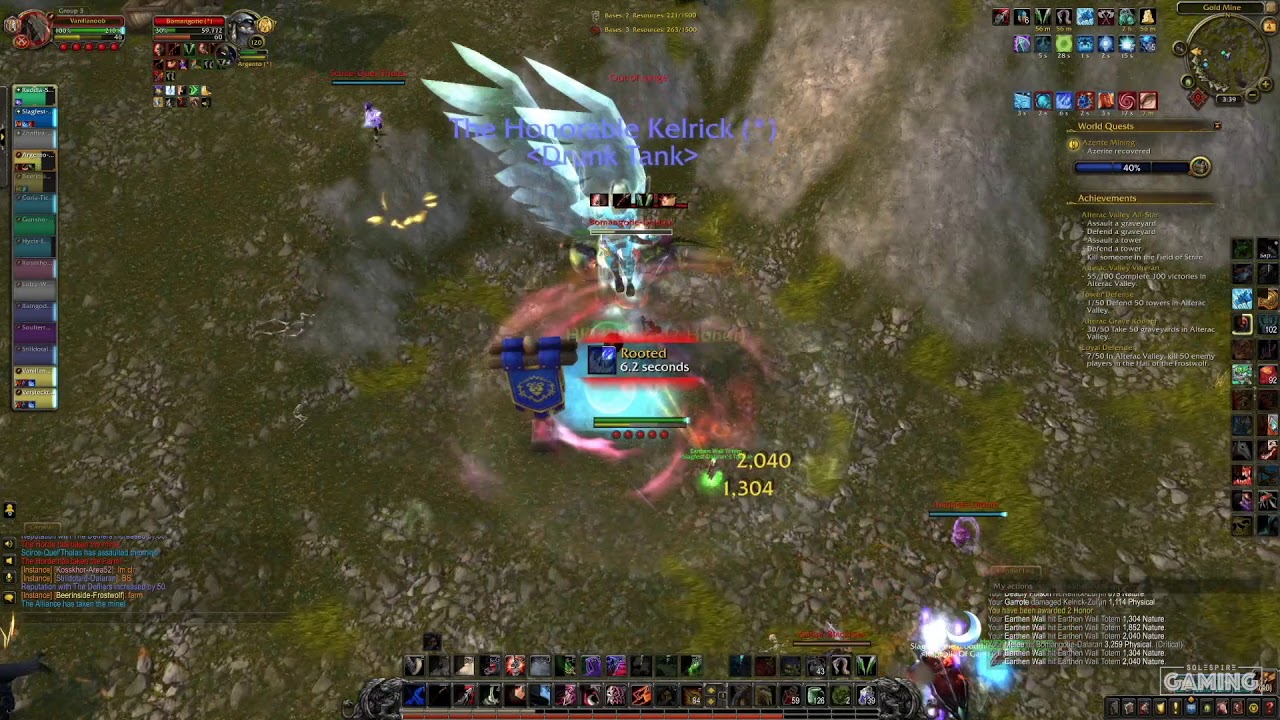
Task: Click the red instance difficulty marker below the minimap
Action: tap(1199, 97)
